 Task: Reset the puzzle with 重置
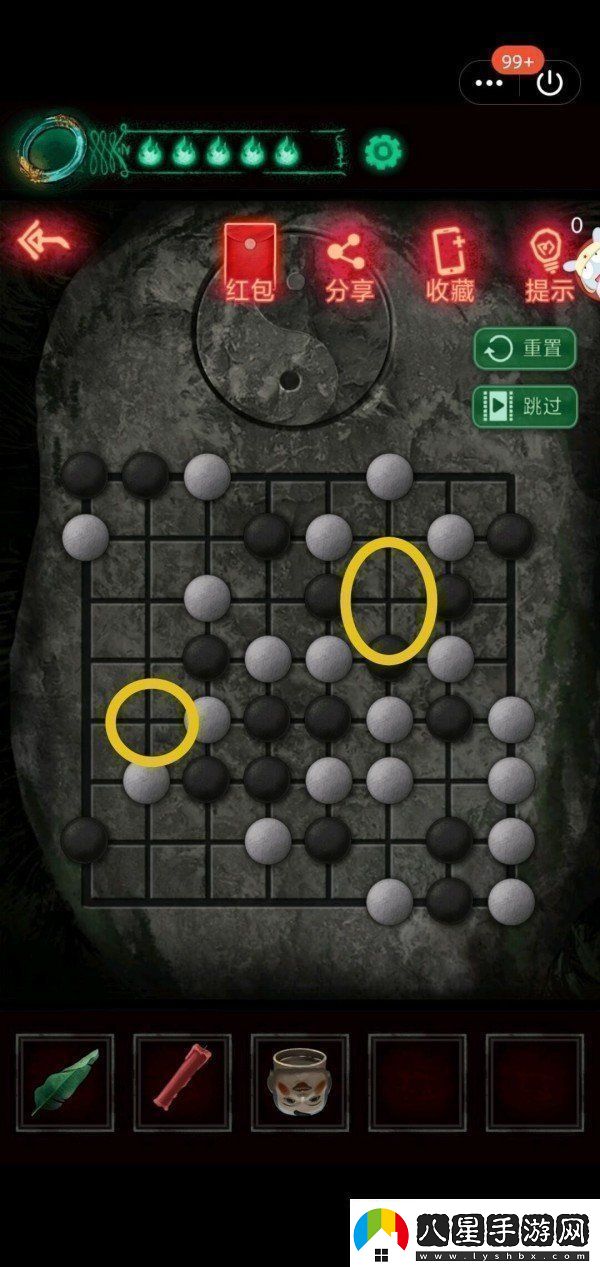coord(525,349)
